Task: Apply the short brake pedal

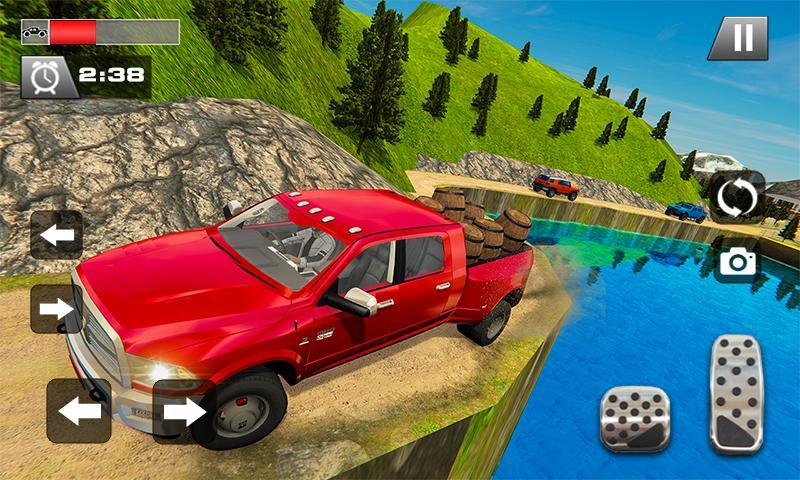Action: (633, 418)
